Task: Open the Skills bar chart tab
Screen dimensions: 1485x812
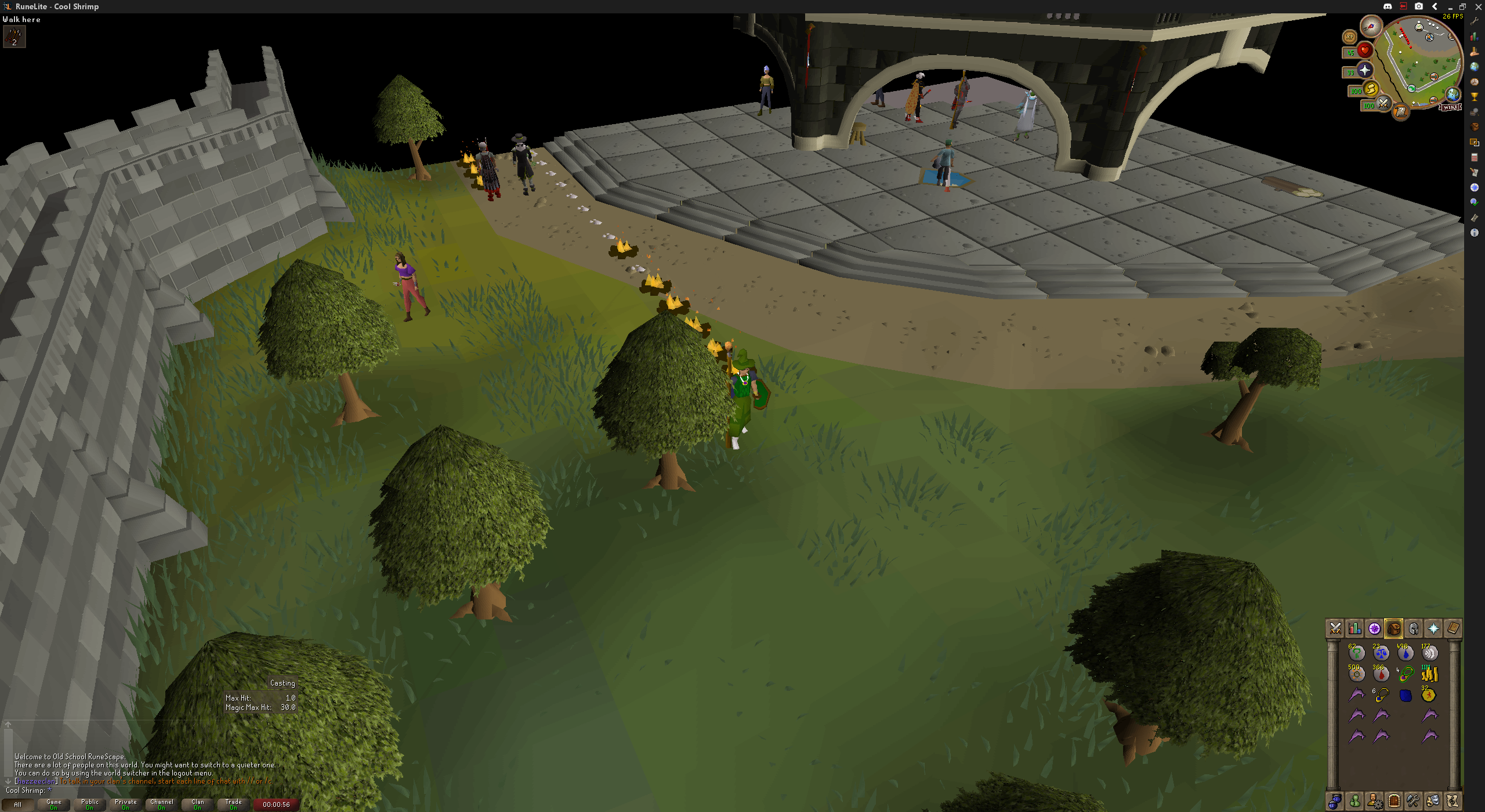Action: (x=1355, y=628)
